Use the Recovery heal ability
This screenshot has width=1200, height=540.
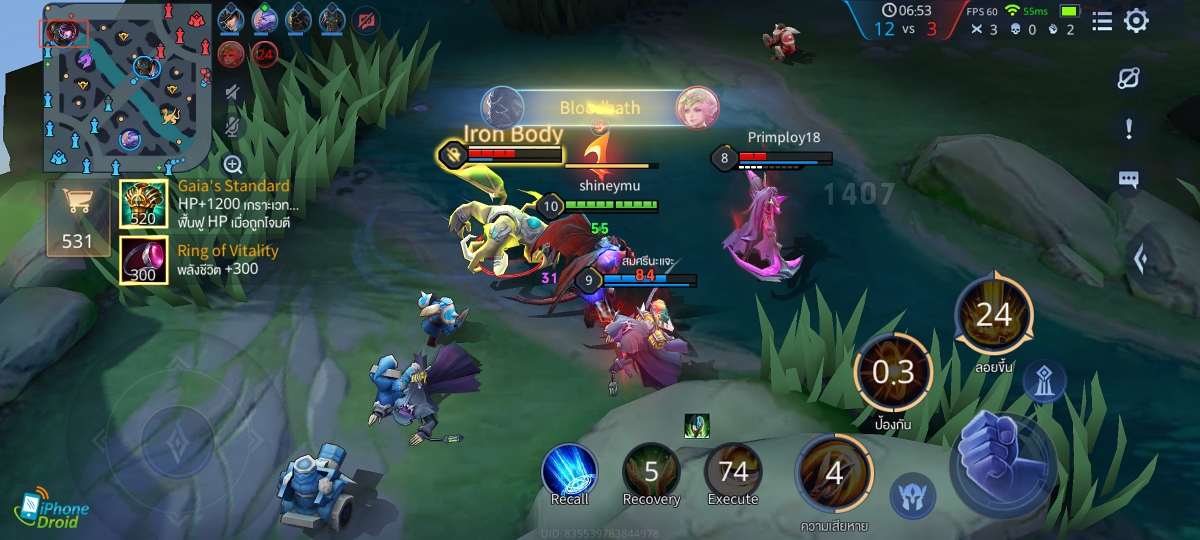(x=651, y=472)
